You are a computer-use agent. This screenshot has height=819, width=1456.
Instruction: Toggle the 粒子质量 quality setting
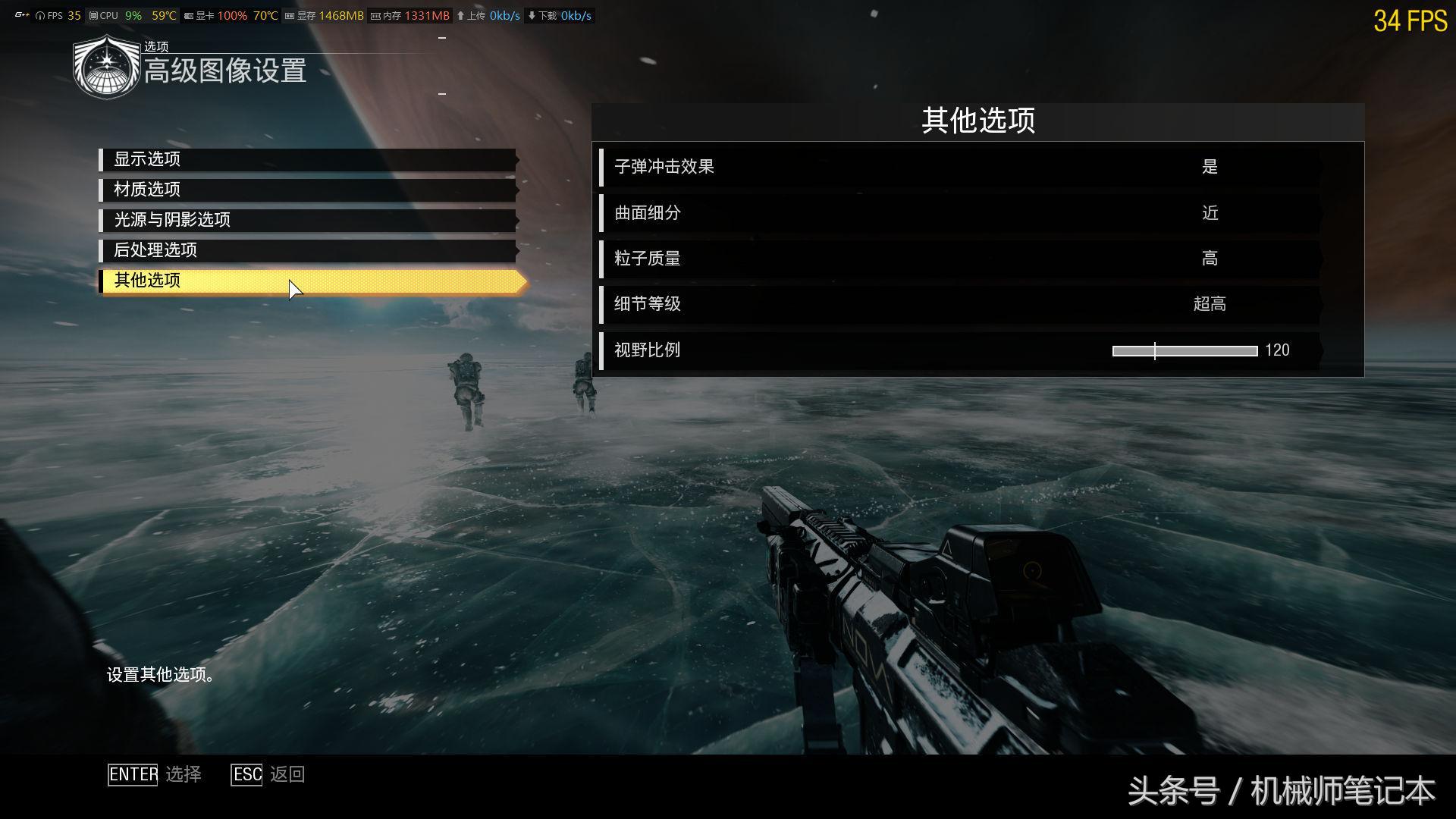1210,259
